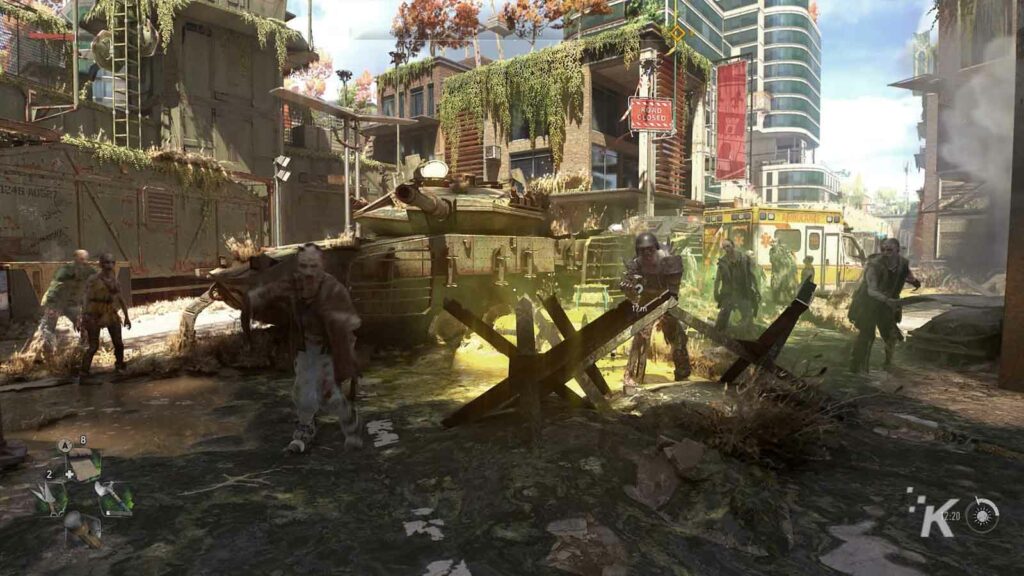Choose the axe weapon slot
Image resolution: width=1024 pixels, height=576 pixels.
[x=114, y=497]
